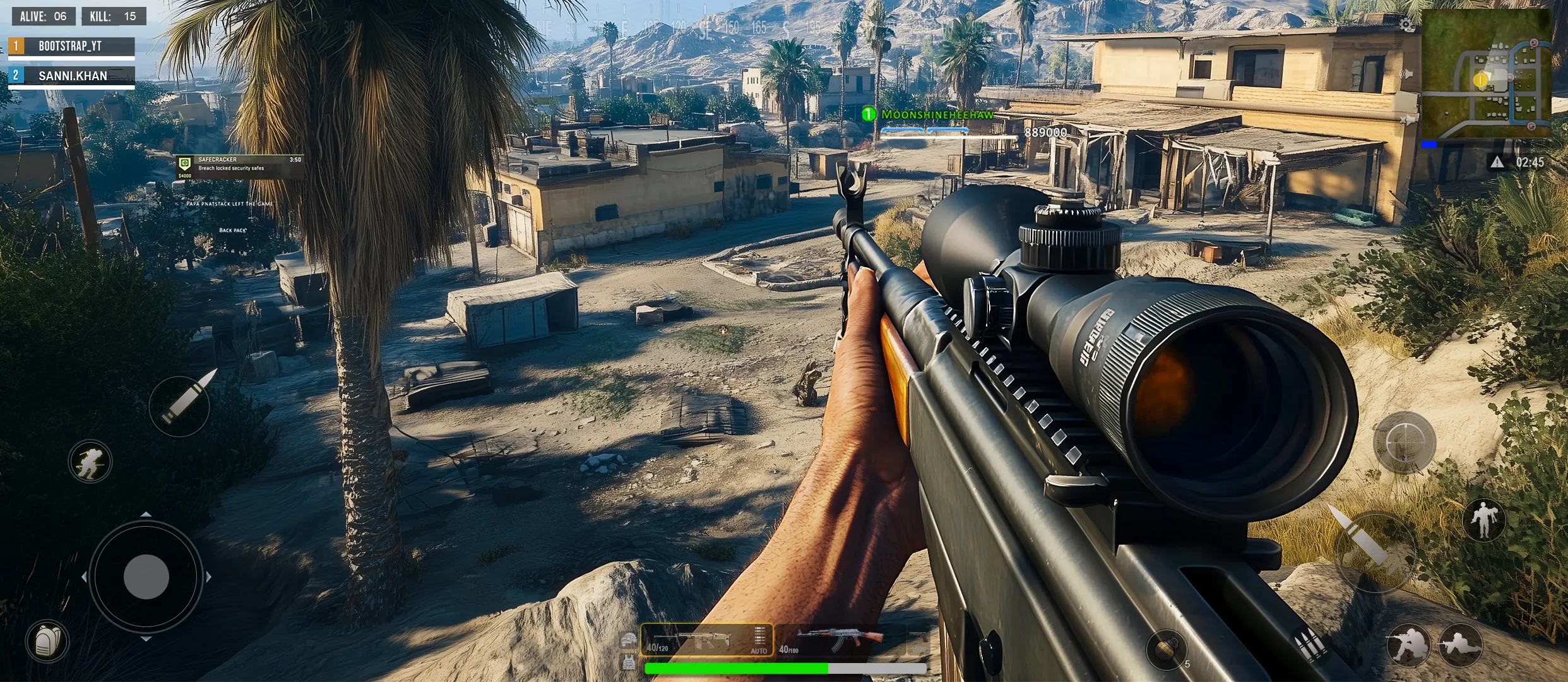The width and height of the screenshot is (1568, 682).
Task: Crouch using the kneeling soldier button
Action: (1408, 645)
